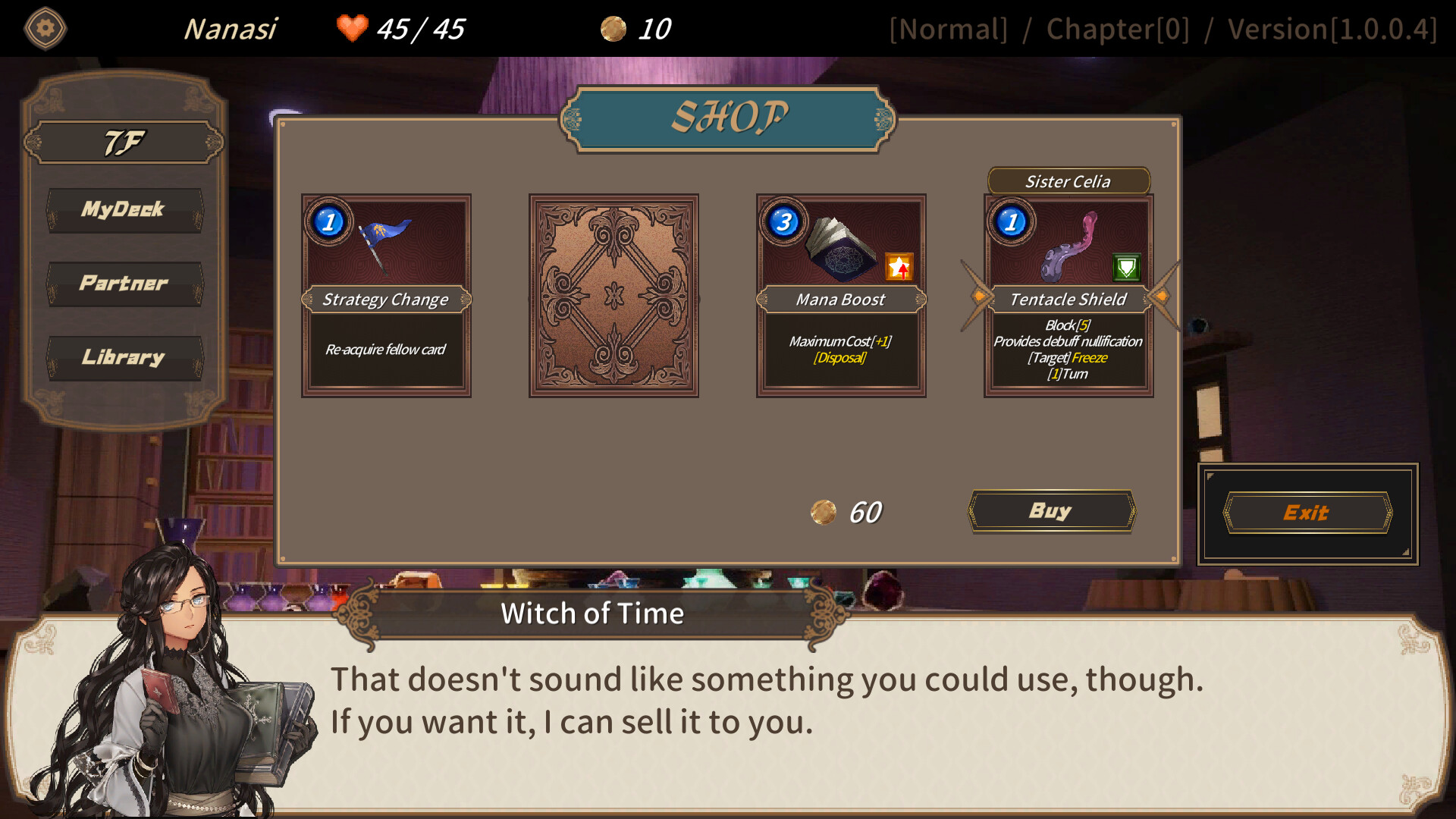Viewport: 1456px width, 819px height.
Task: Click the green shield badge on Tentacle Shield
Action: click(x=1128, y=267)
